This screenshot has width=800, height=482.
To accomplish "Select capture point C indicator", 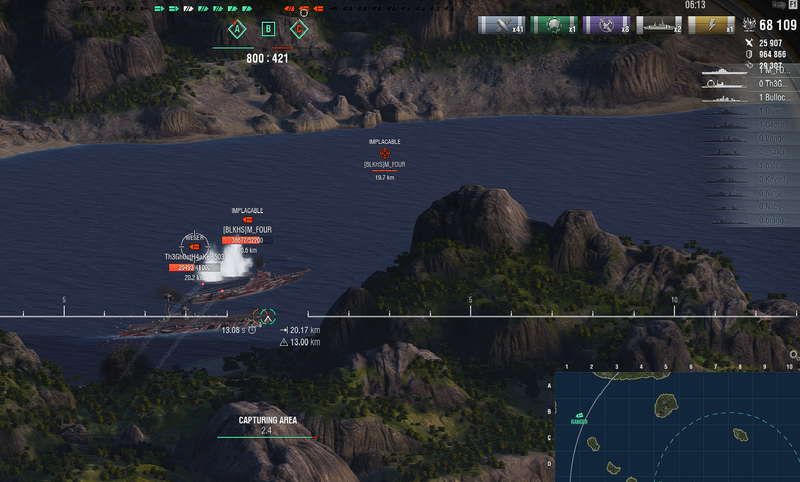I will 298,29.
